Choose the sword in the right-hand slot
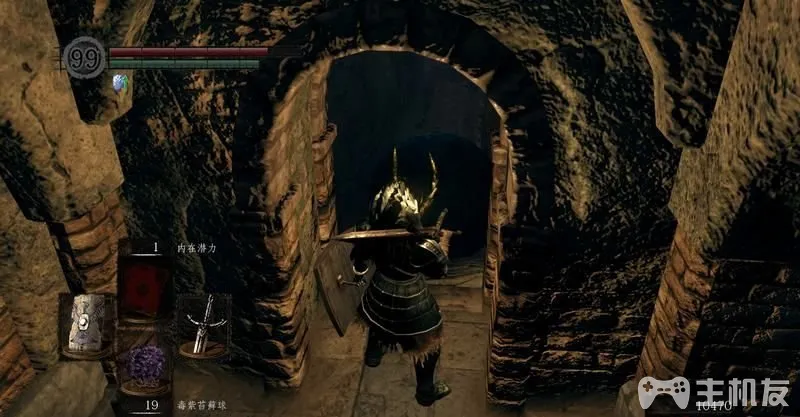The height and width of the screenshot is (417, 800). point(205,322)
